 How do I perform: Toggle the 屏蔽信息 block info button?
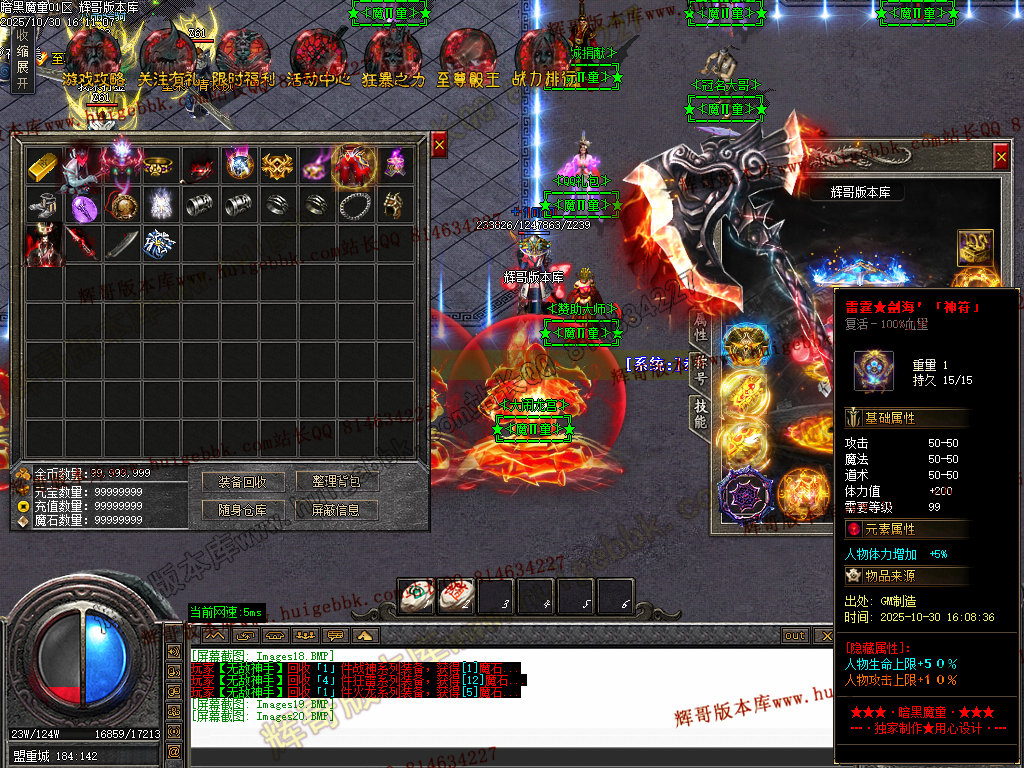click(336, 510)
